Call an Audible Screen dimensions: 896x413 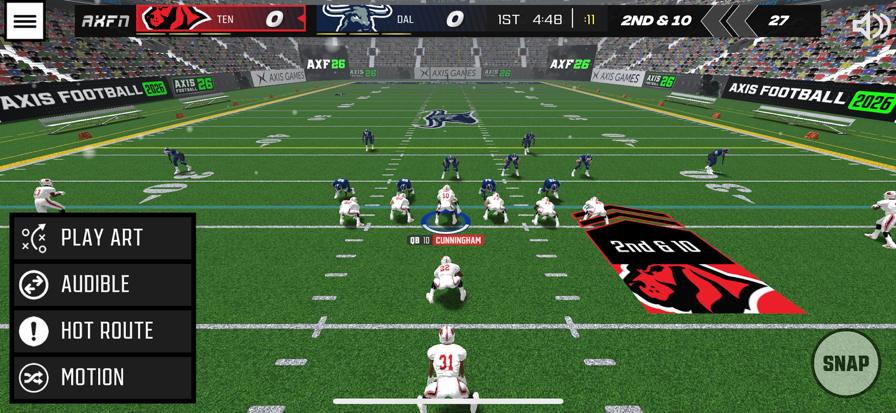[103, 285]
